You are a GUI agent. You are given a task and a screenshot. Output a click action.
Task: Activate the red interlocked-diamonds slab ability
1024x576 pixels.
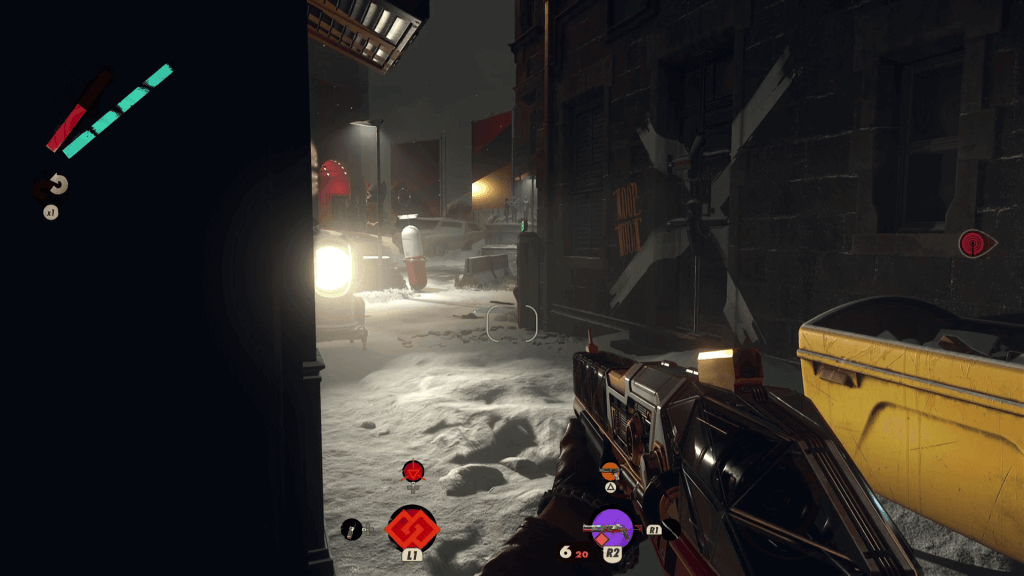coord(412,527)
